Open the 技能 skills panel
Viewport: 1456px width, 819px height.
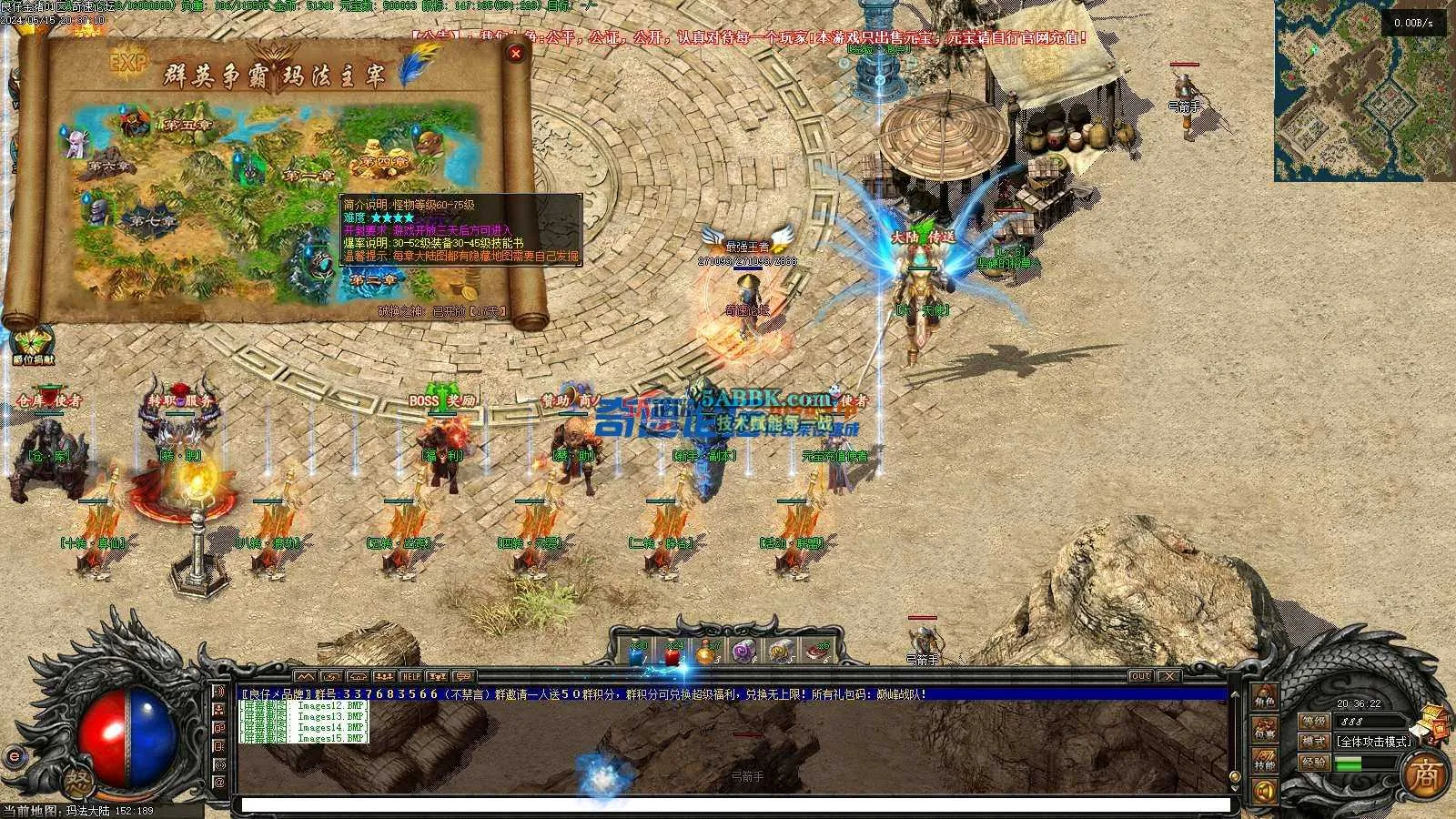[x=1265, y=761]
